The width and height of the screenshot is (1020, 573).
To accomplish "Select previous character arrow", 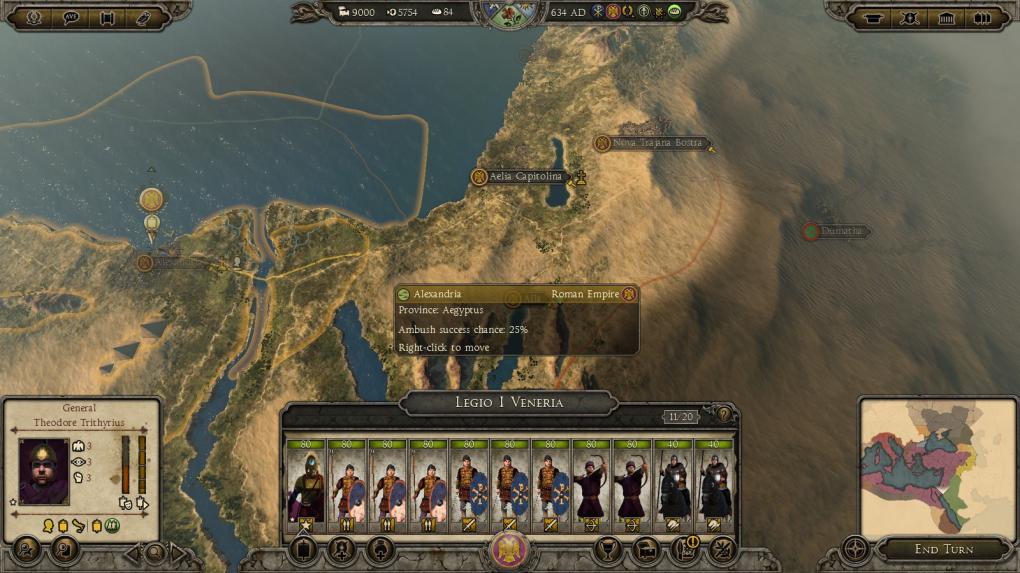I will point(131,551).
